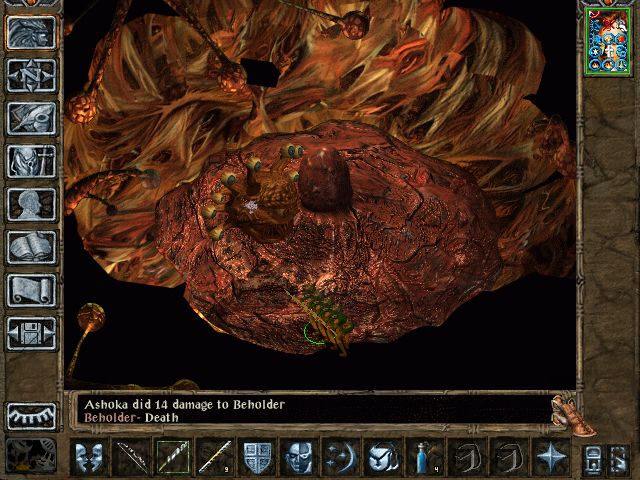Open the priest spell scroll
Viewport: 640px width, 480px height.
(x=31, y=290)
